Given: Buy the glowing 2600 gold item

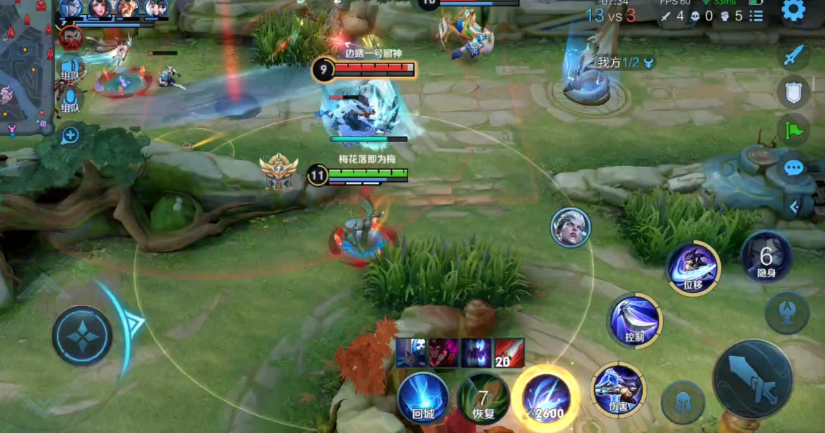Looking at the screenshot, I should point(546,396).
